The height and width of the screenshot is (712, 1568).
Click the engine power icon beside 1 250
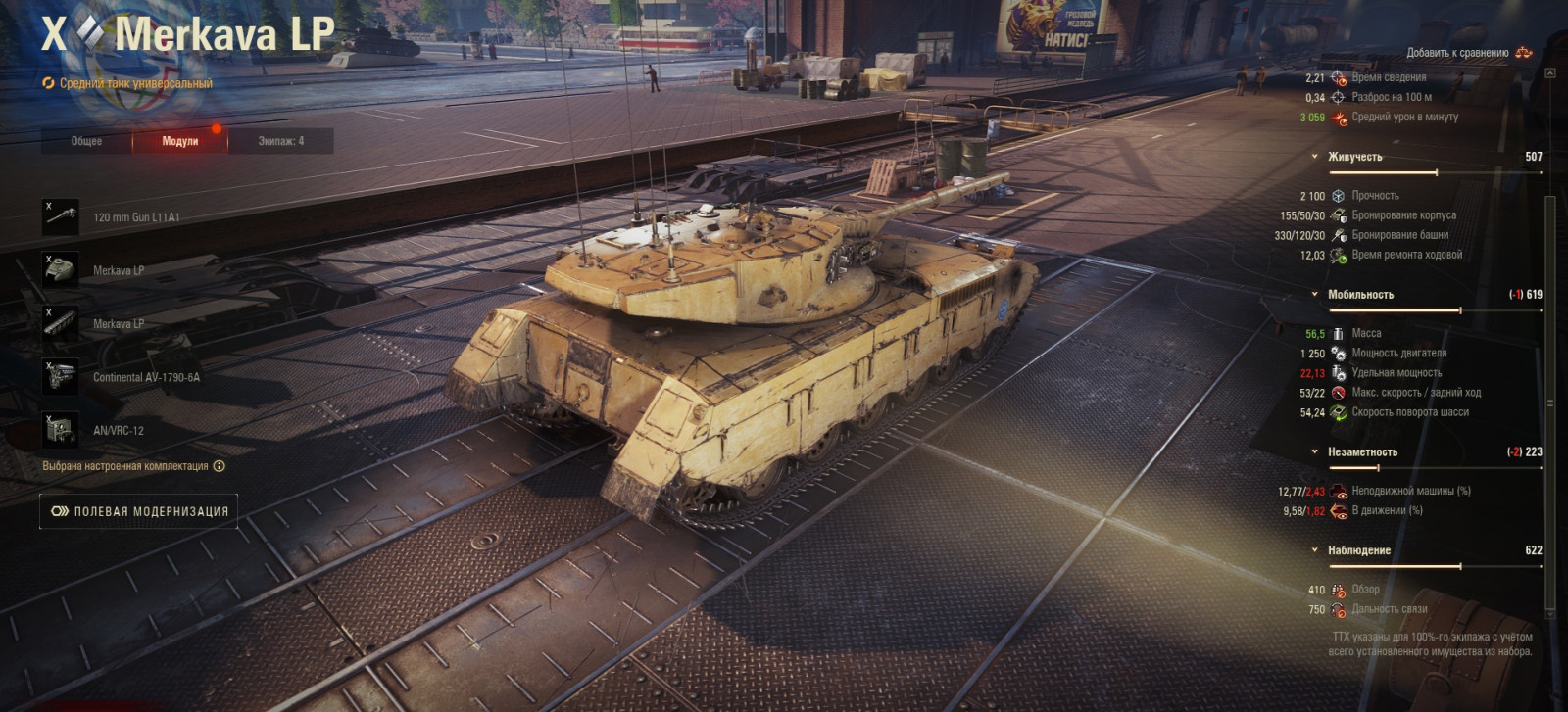click(x=1336, y=353)
